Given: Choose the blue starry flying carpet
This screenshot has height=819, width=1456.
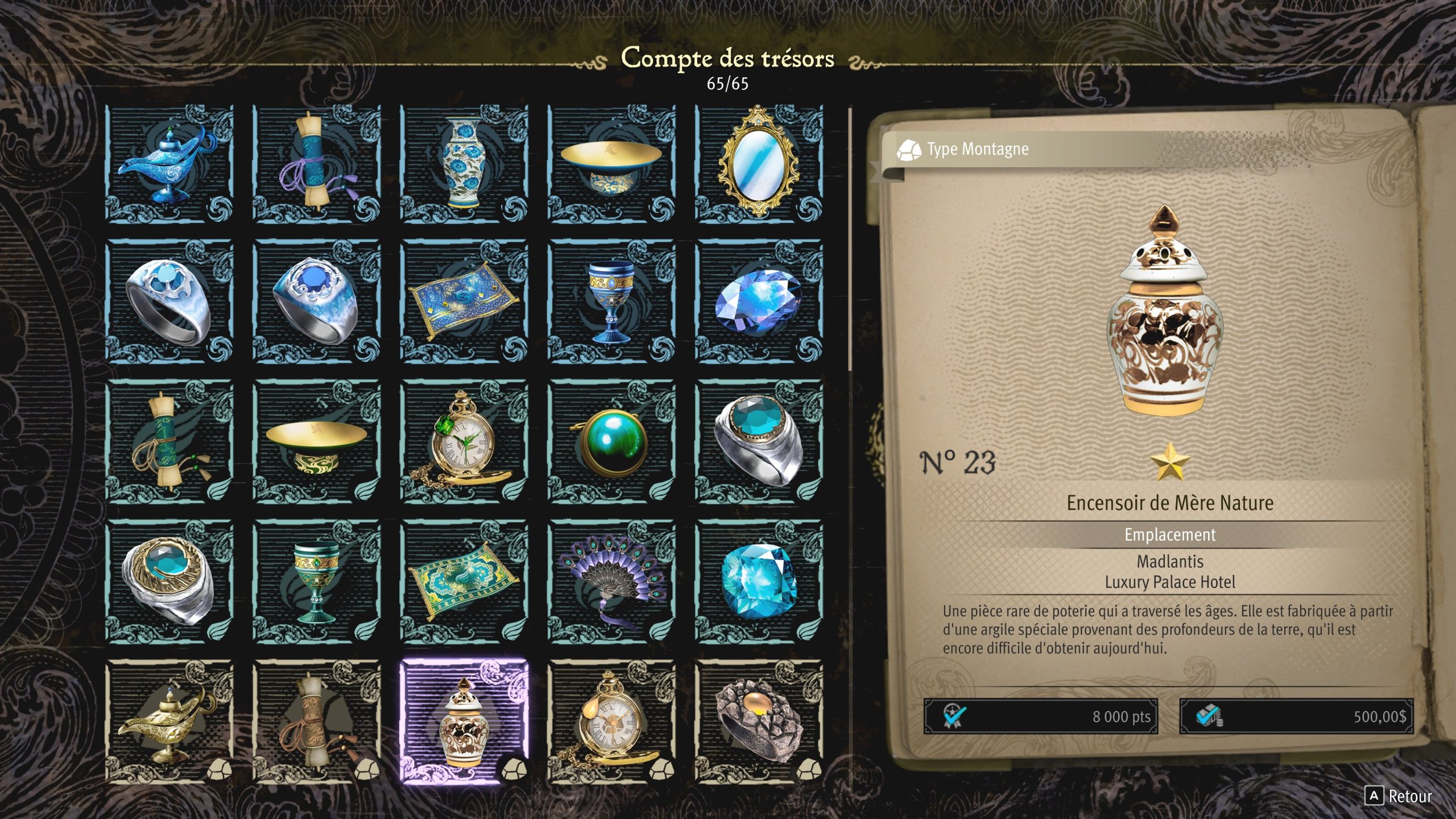Looking at the screenshot, I should click(464, 301).
